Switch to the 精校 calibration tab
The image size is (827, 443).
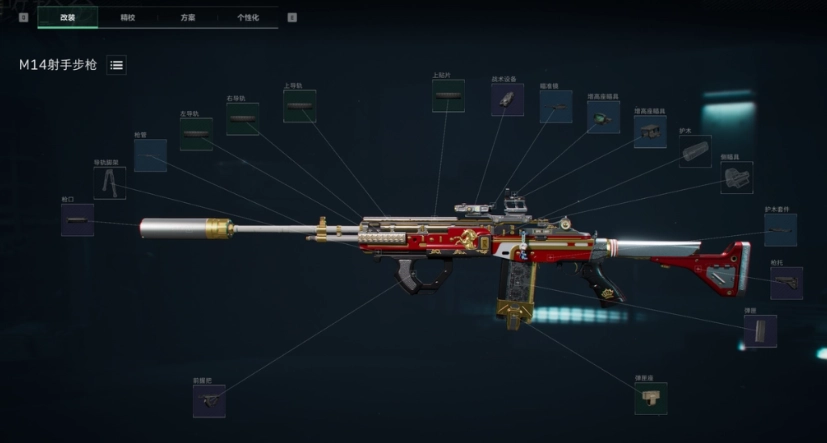coord(127,17)
